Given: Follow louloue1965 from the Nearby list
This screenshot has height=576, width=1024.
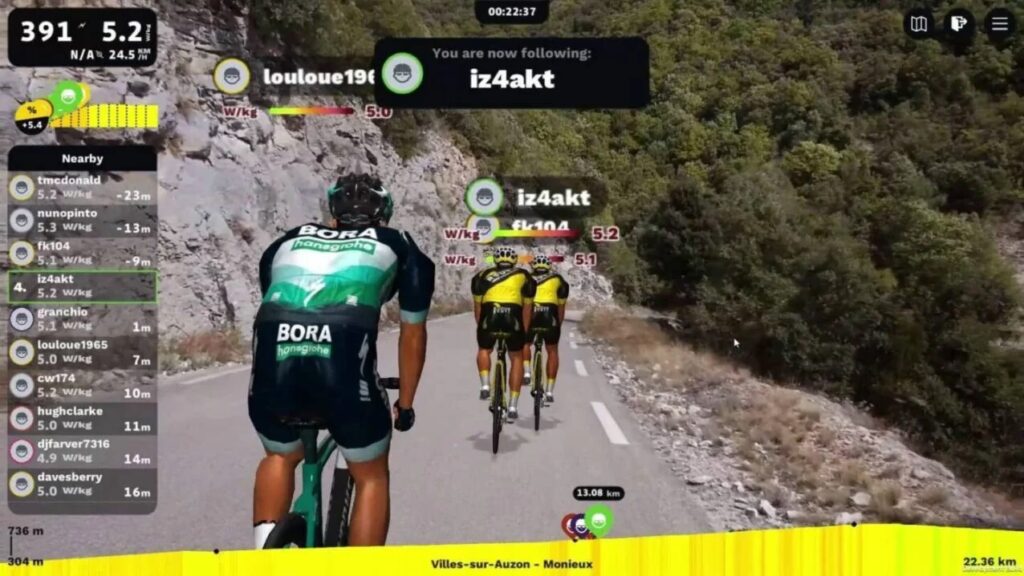Looking at the screenshot, I should tap(82, 353).
